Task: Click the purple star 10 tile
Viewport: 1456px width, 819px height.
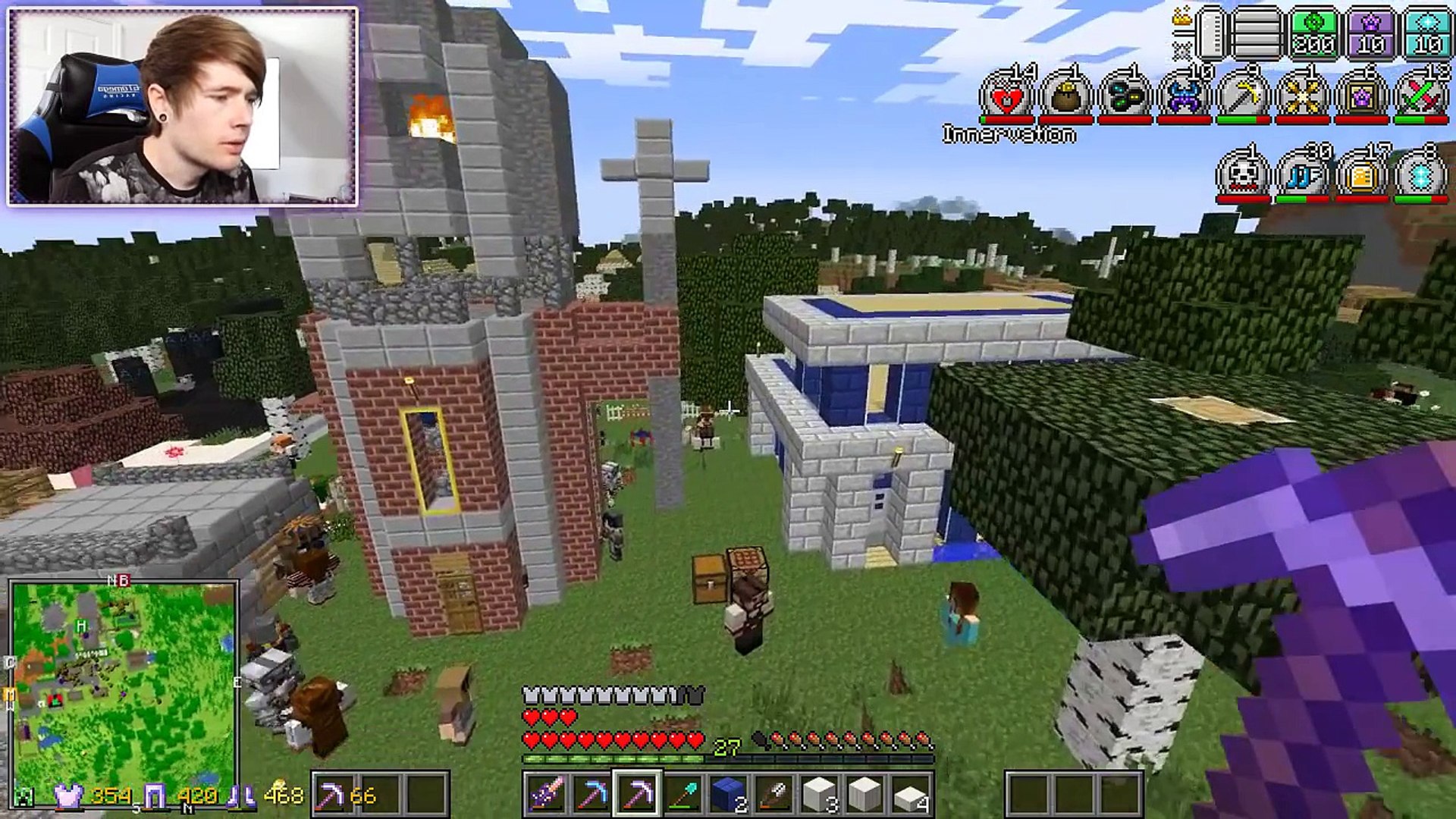Action: (1371, 34)
